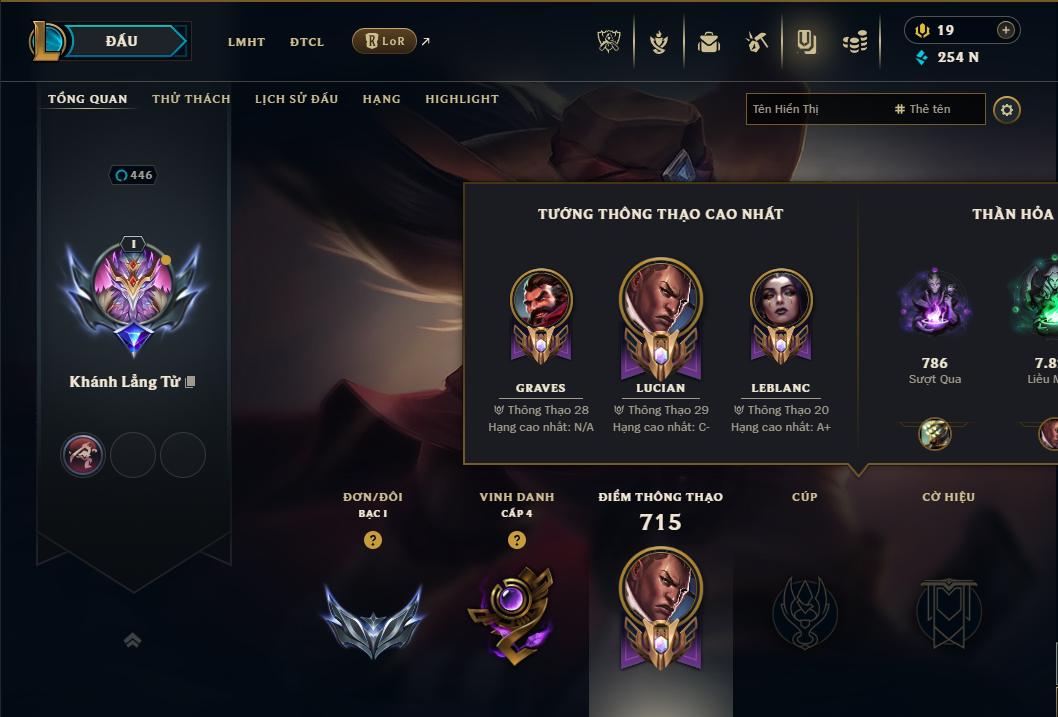The height and width of the screenshot is (717, 1058).
Task: Click the VINH DANH honor emblem
Action: click(510, 613)
